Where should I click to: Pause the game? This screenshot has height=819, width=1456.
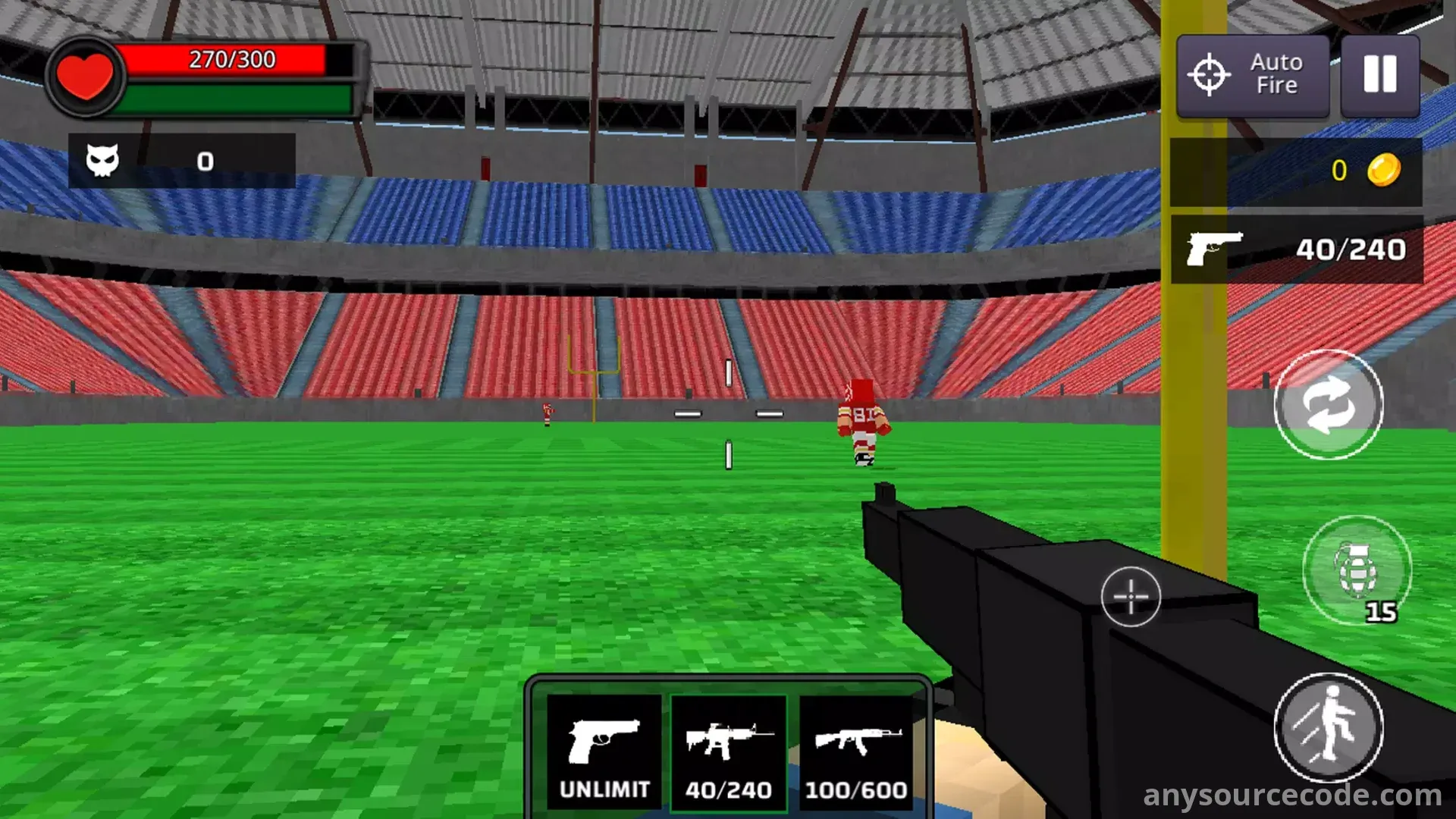click(x=1379, y=75)
